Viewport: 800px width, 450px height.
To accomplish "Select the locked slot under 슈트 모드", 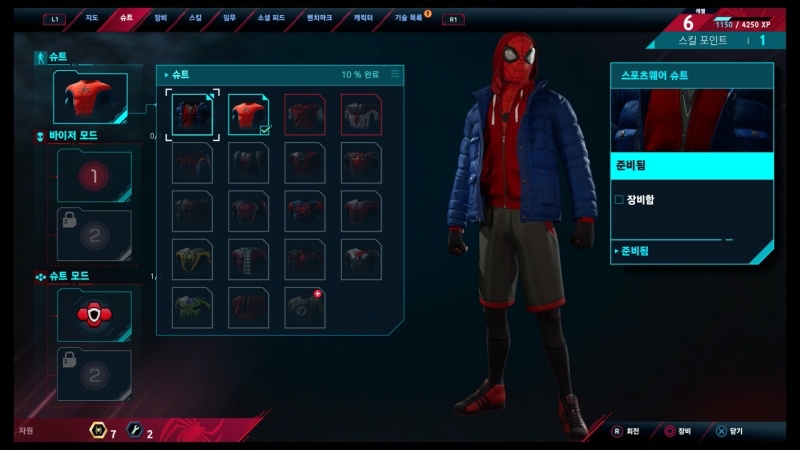I will click(x=94, y=375).
